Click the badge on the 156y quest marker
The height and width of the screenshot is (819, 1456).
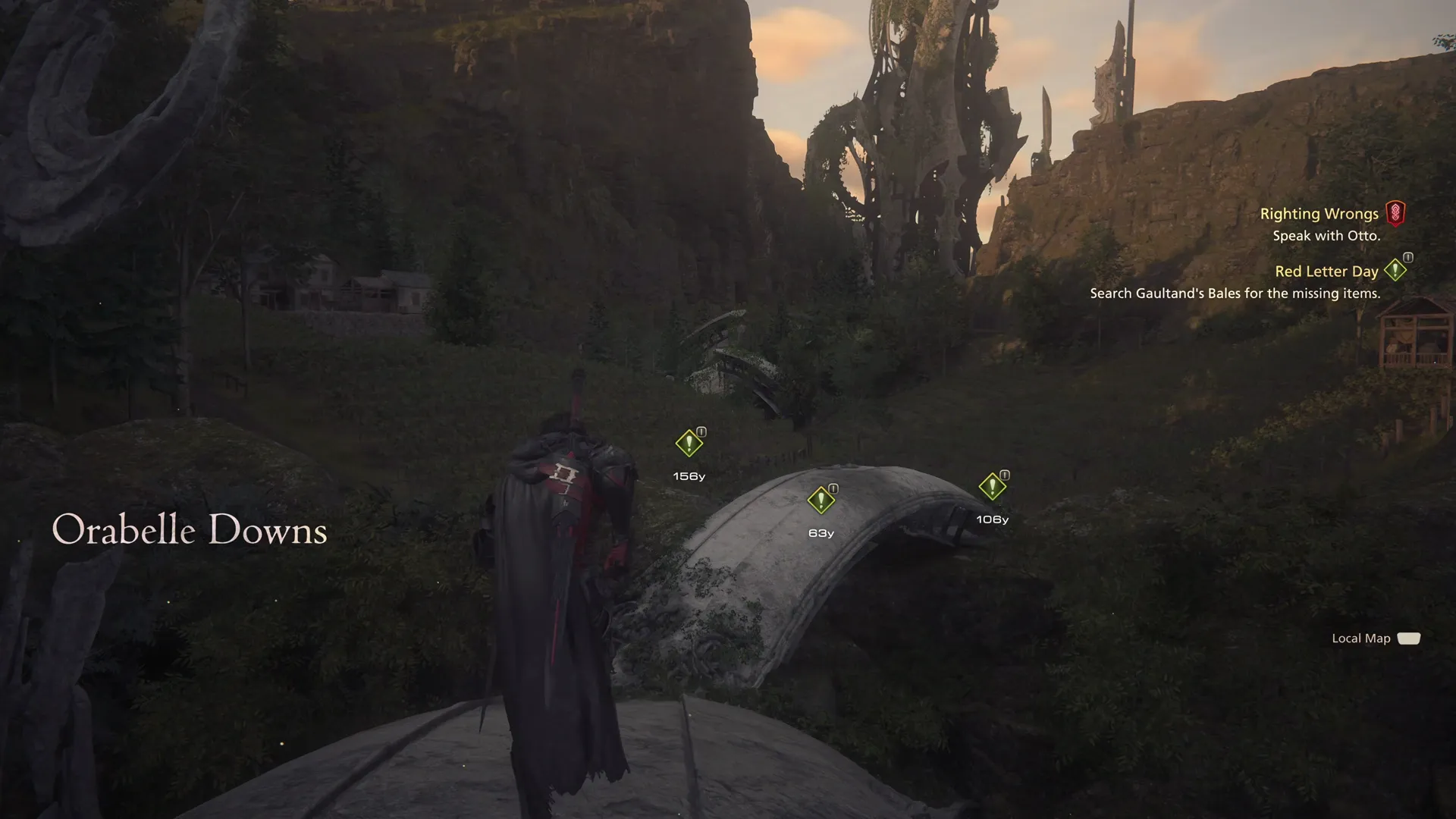pyautogui.click(x=700, y=431)
